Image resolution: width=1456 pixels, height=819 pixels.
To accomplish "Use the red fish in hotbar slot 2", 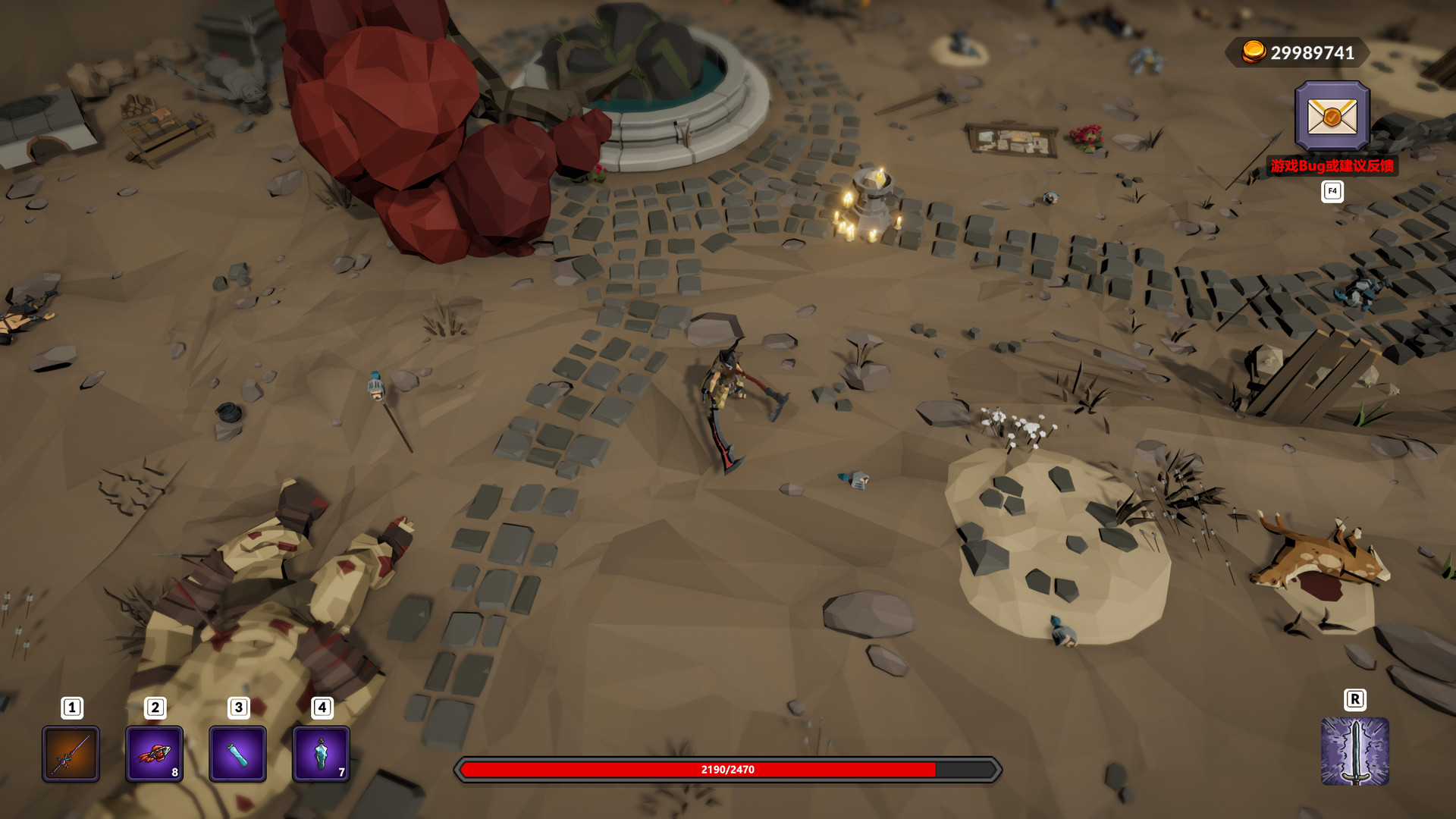I will pyautogui.click(x=155, y=755).
